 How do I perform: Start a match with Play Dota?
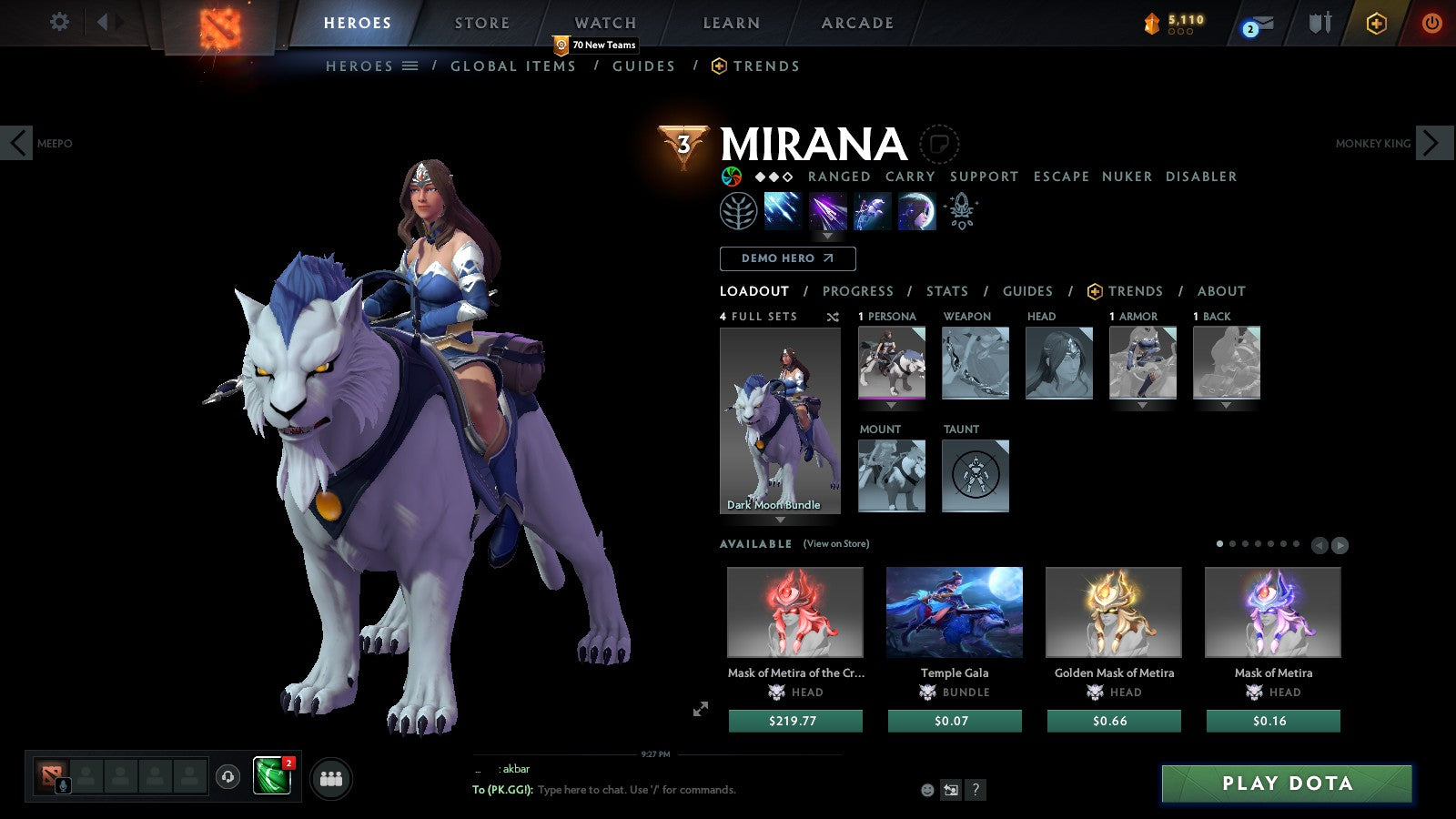[1287, 784]
